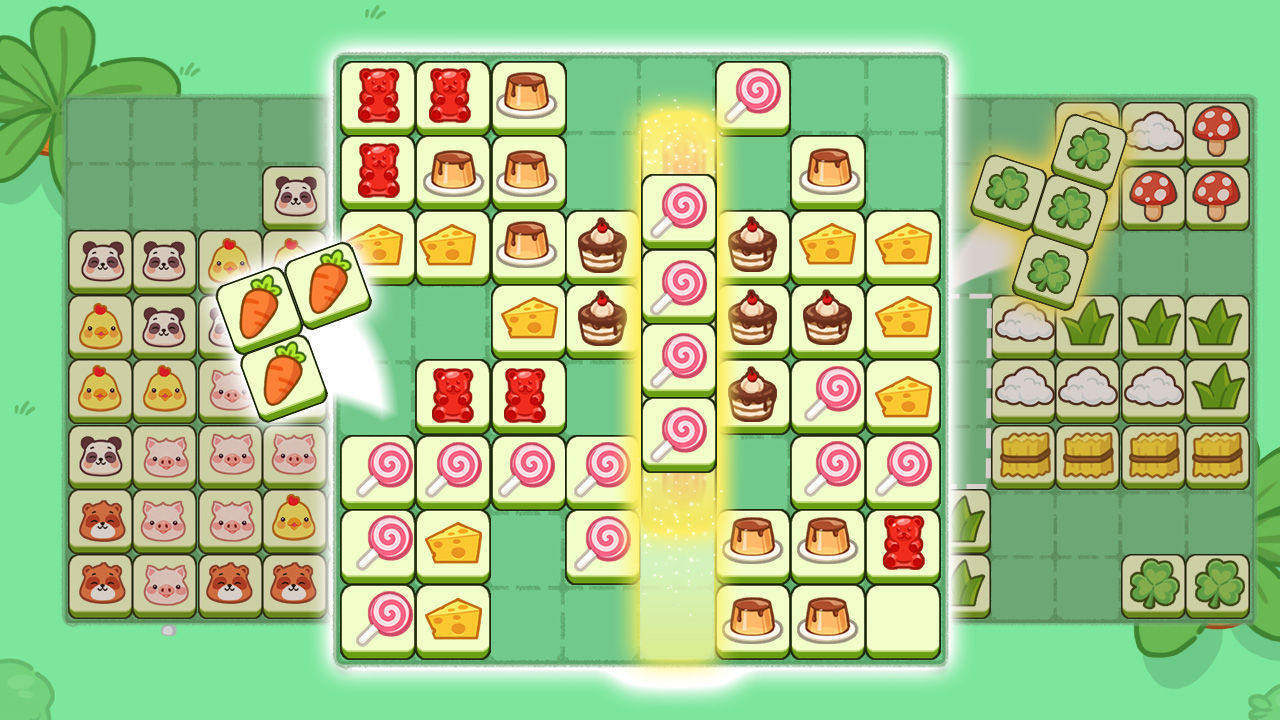Select the rightmost clover tile in the bottom corner

pyautogui.click(x=1217, y=585)
